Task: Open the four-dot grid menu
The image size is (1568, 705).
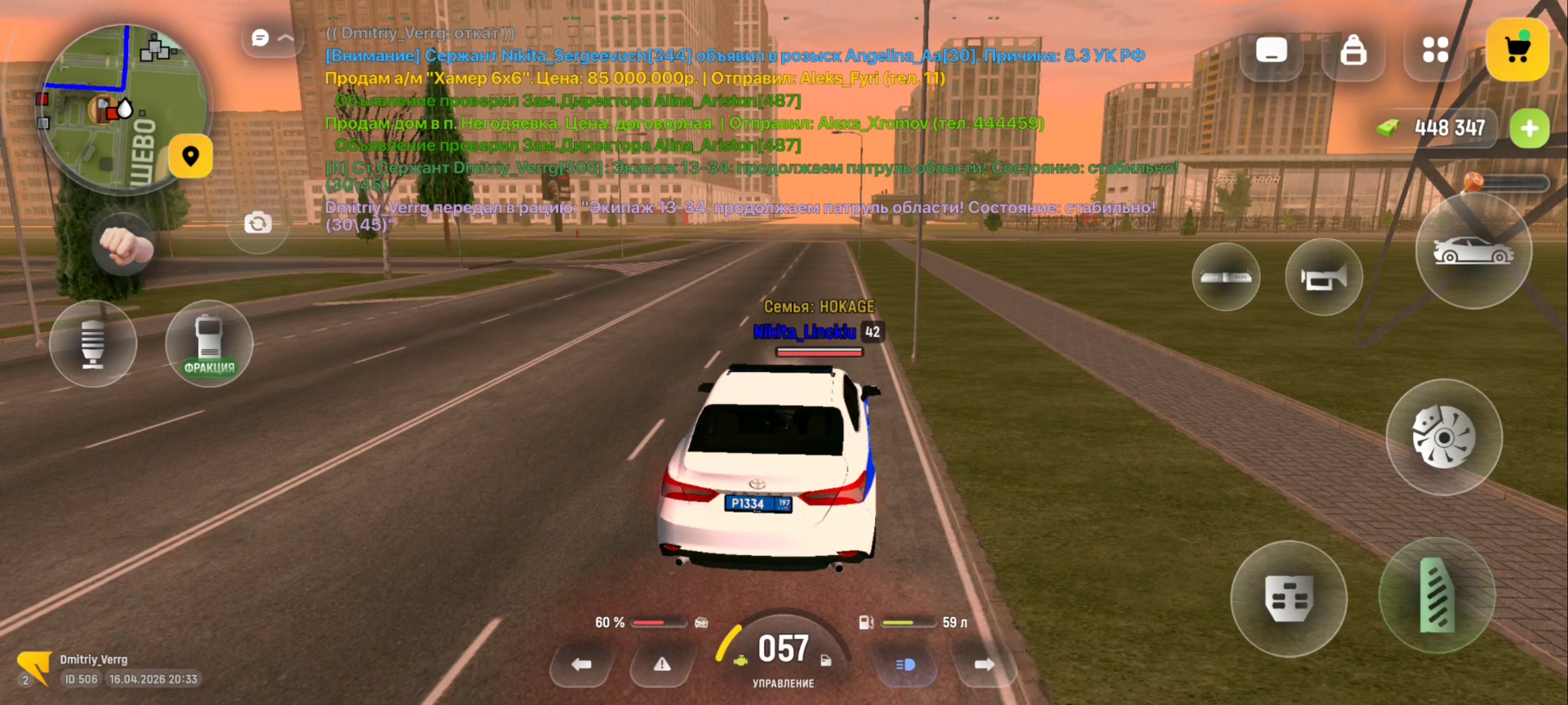Action: coord(1435,50)
